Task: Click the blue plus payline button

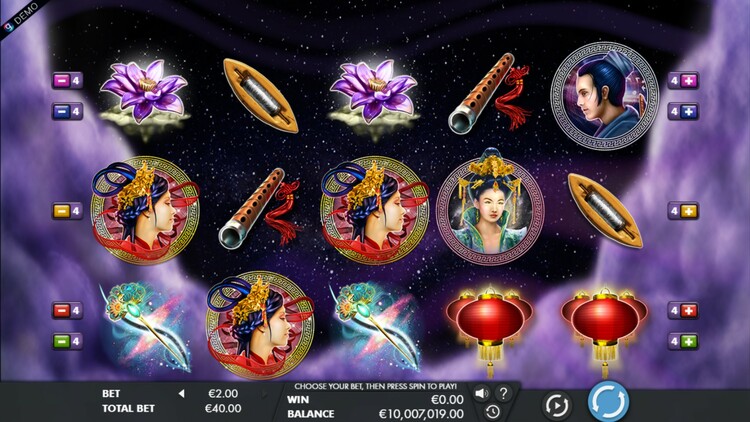Action: tap(690, 112)
